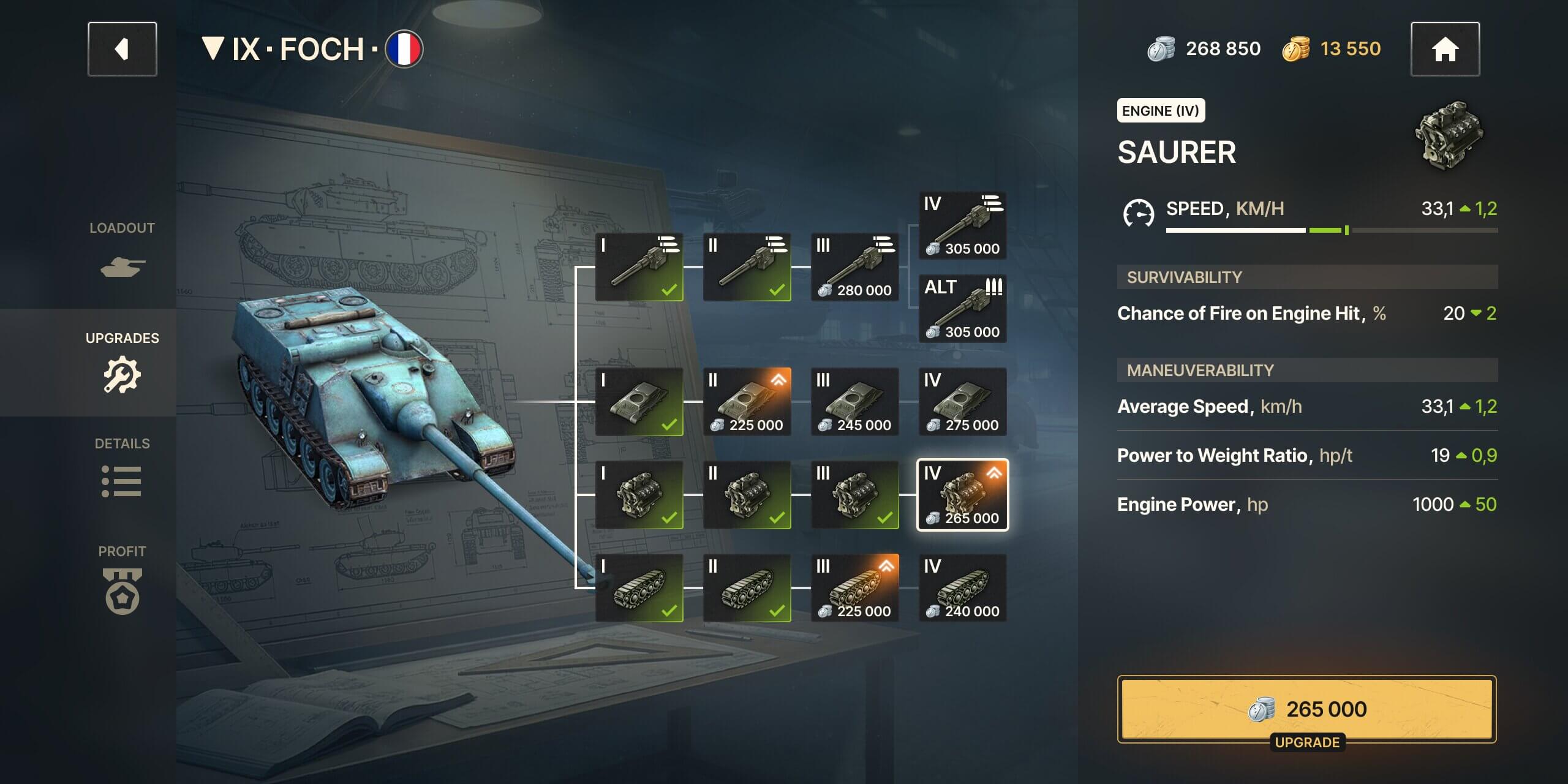Select the Upgrades tab
The height and width of the screenshot is (784, 1568).
pos(123,362)
